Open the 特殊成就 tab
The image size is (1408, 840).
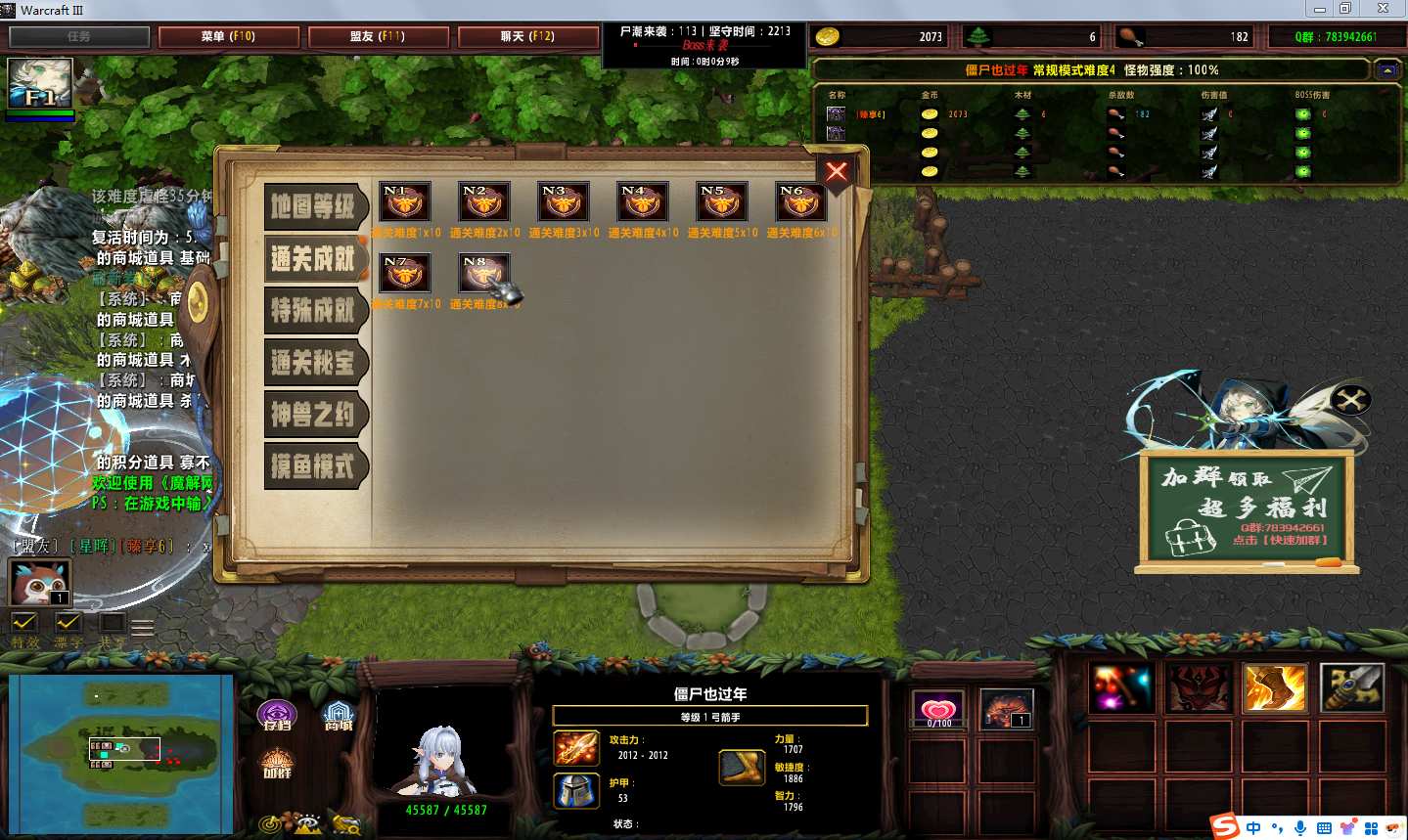coord(313,311)
